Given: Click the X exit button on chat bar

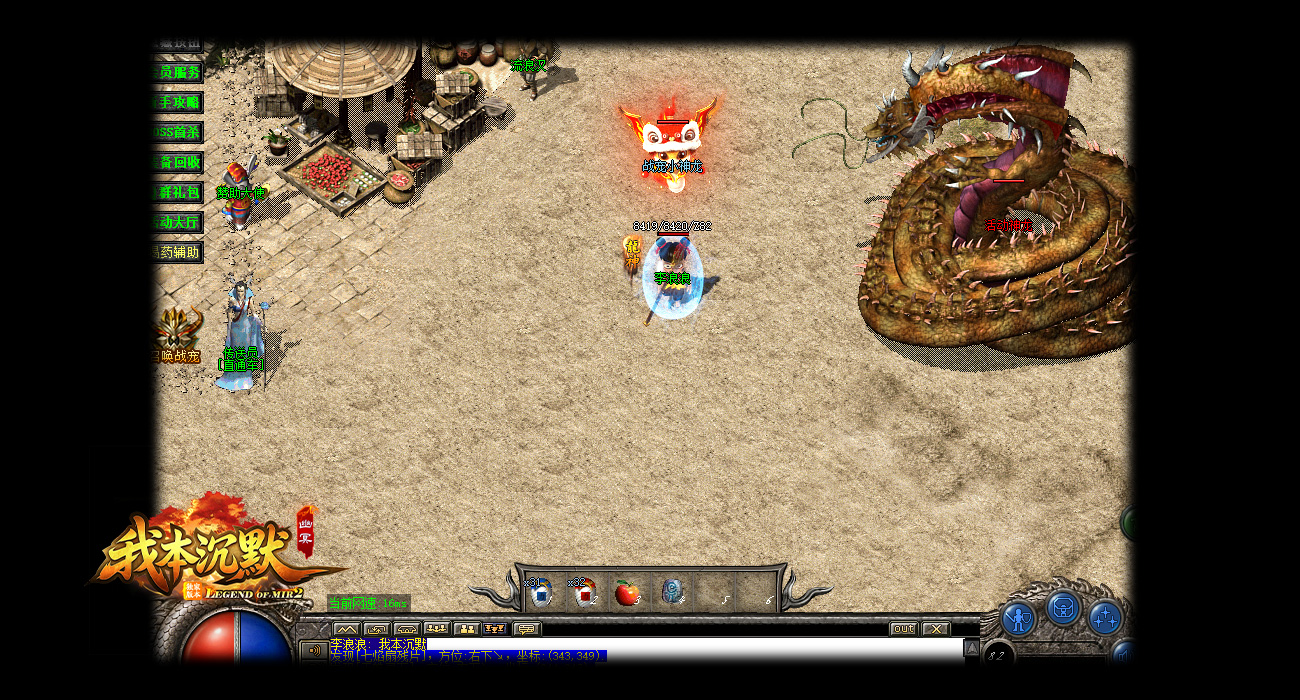Looking at the screenshot, I should click(935, 629).
